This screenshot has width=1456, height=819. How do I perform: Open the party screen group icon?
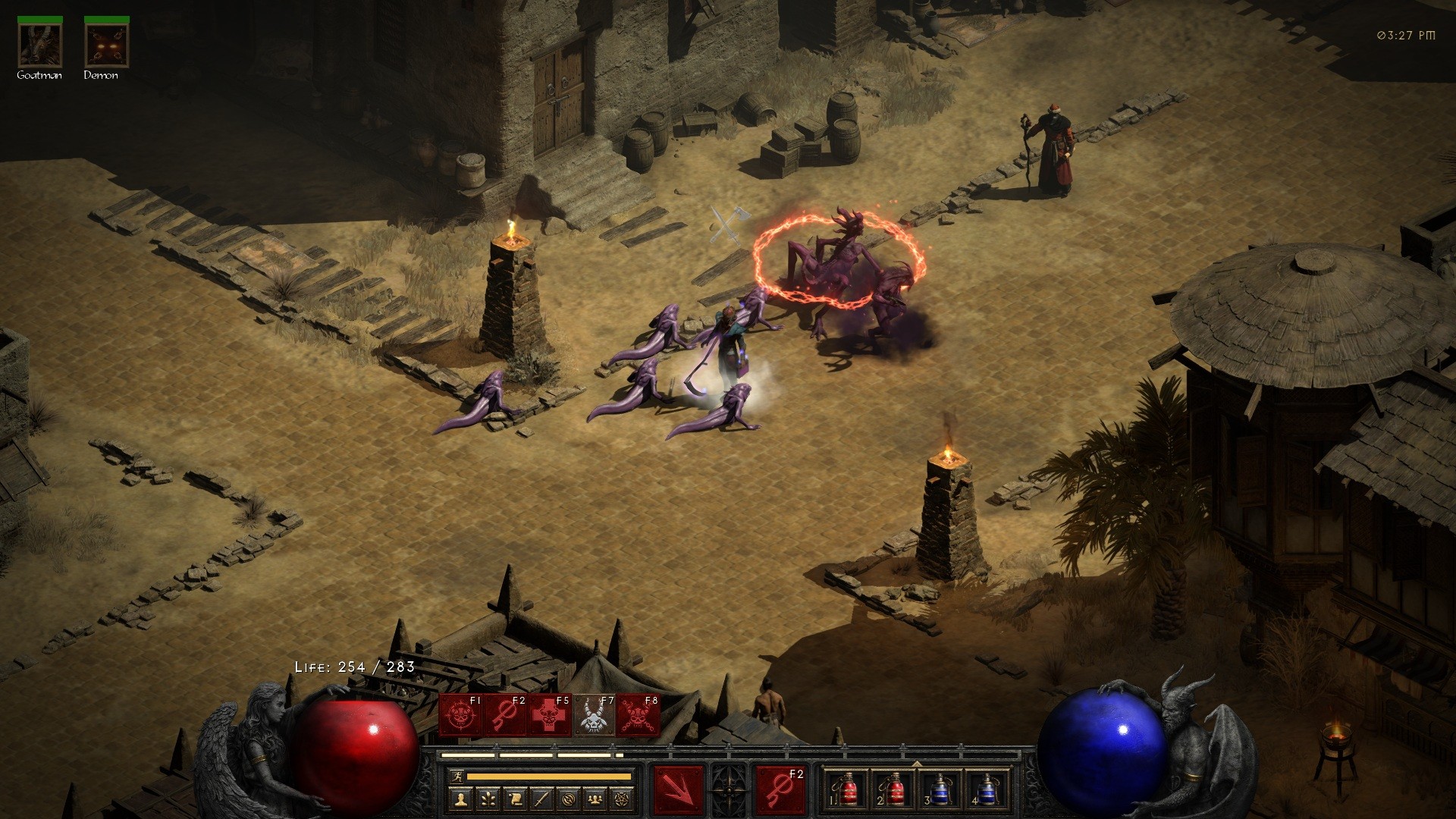pyautogui.click(x=595, y=799)
